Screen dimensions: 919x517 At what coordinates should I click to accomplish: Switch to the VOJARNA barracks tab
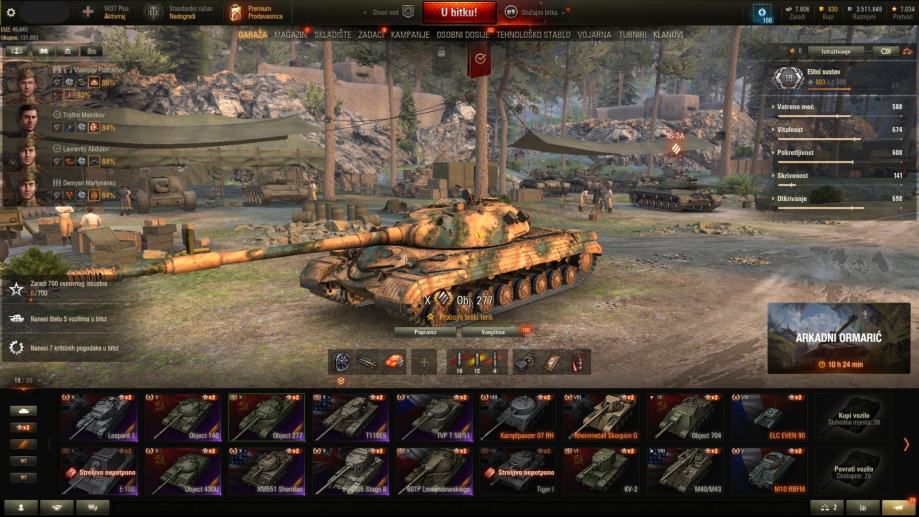593,34
